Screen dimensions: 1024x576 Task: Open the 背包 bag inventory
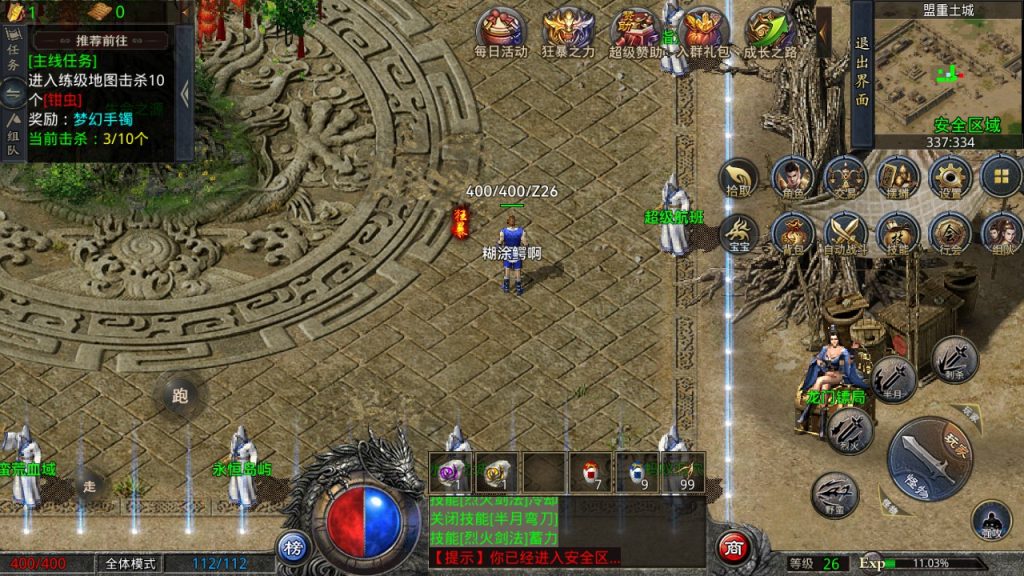pos(791,234)
